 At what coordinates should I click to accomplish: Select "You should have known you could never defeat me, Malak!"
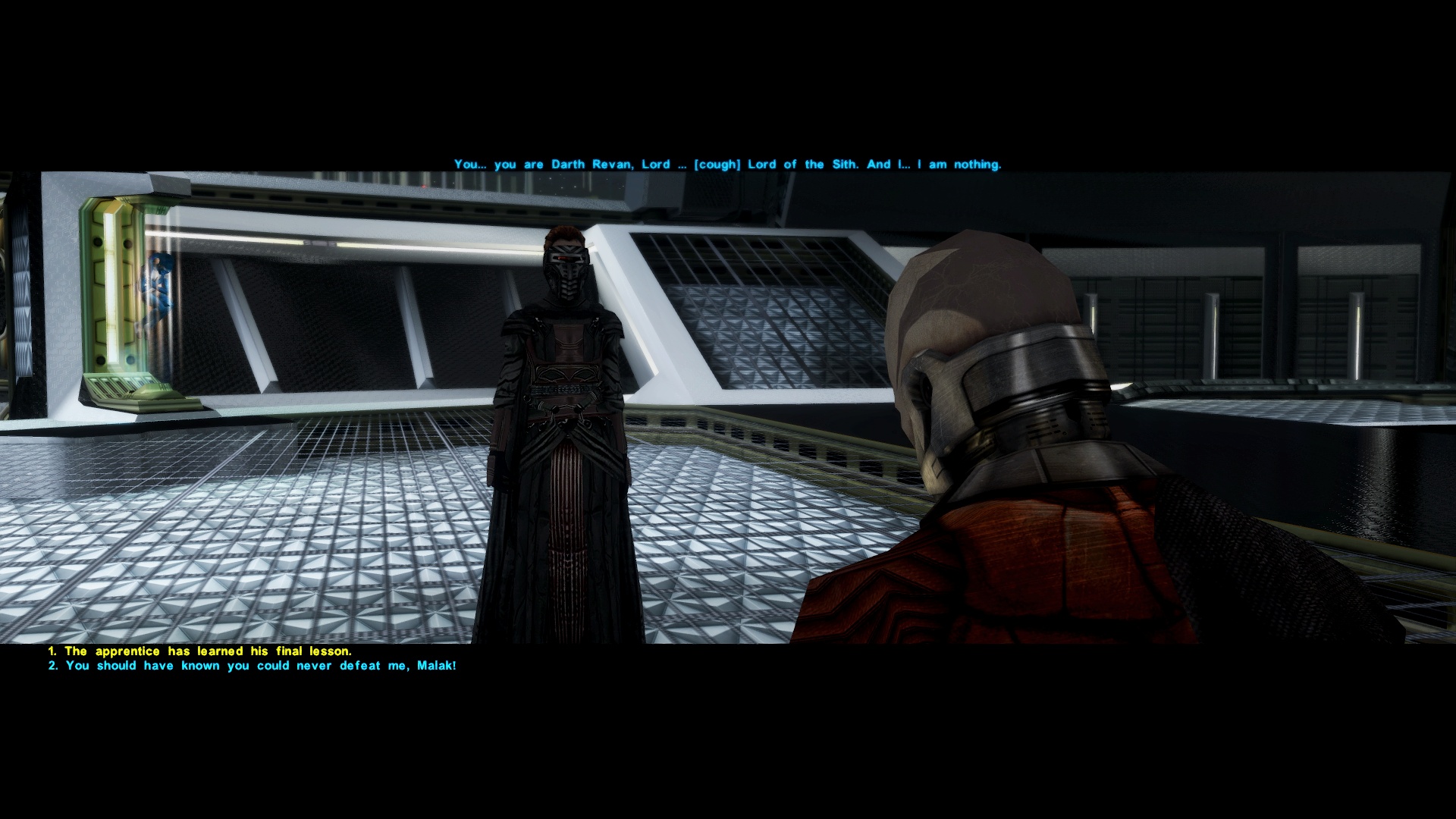click(253, 666)
